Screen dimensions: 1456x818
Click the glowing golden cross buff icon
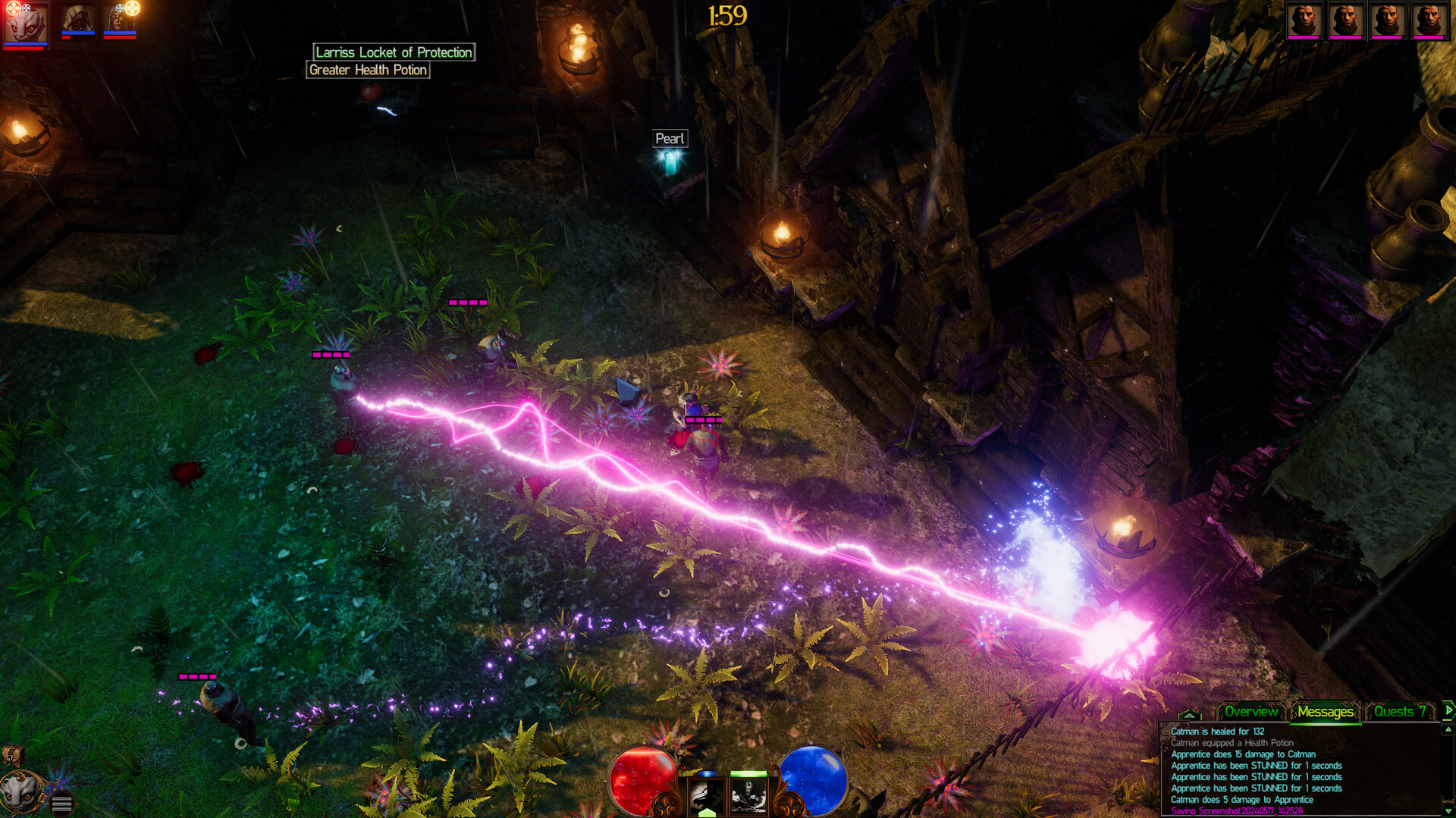click(x=131, y=10)
